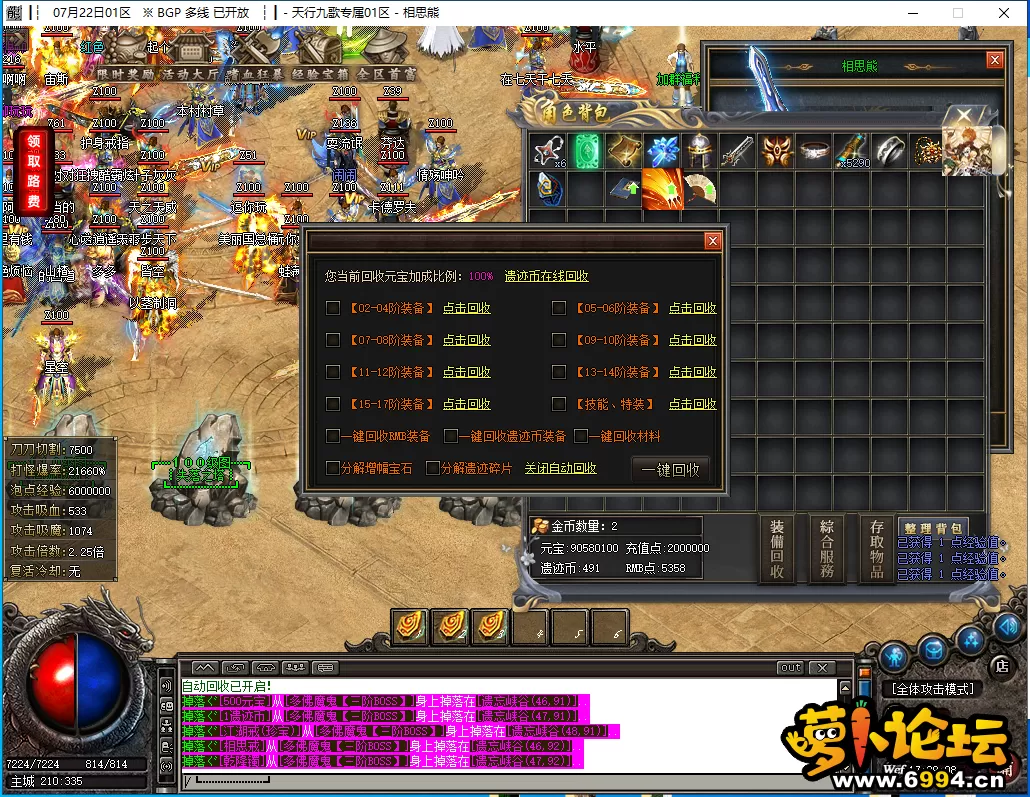
Task: Open the 综合服务 menu
Action: (x=827, y=549)
